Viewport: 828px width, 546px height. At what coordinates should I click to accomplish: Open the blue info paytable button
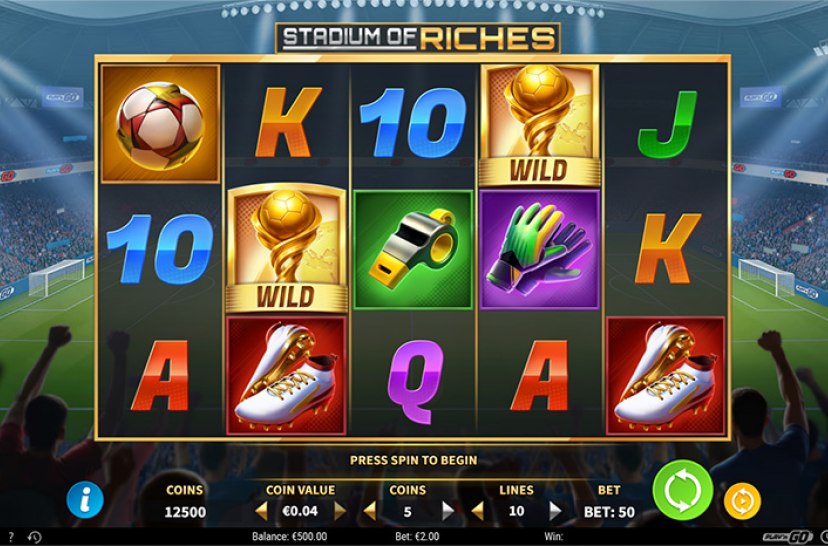tap(84, 497)
